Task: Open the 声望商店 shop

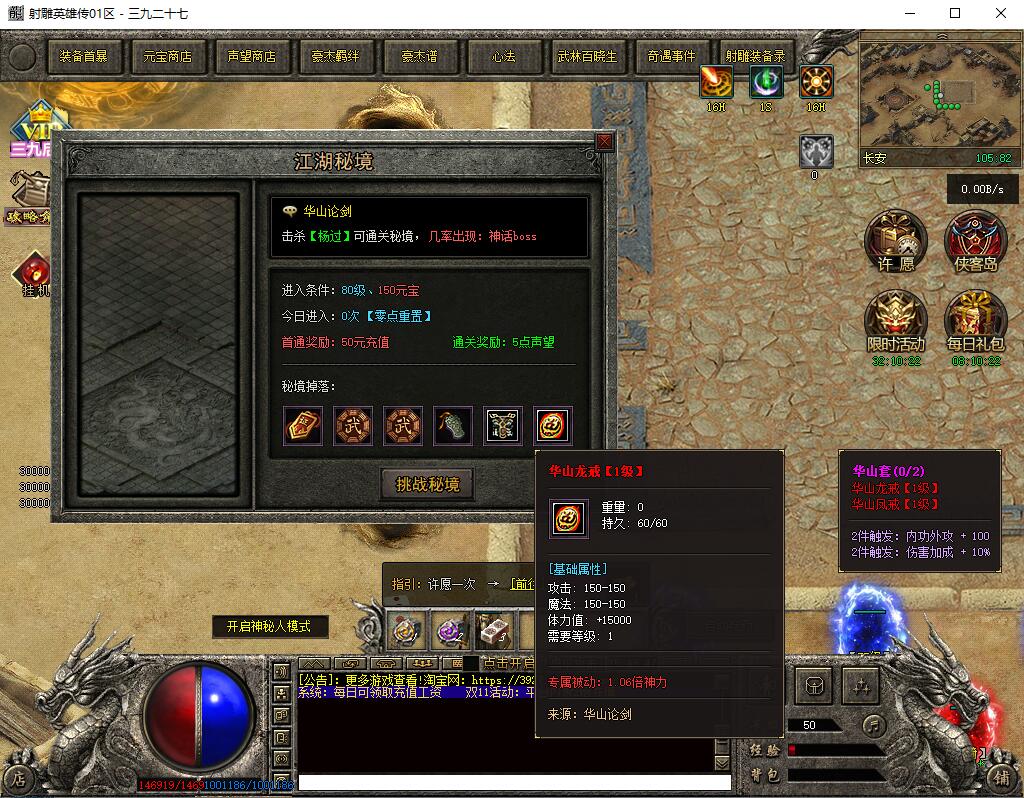Action: point(251,57)
